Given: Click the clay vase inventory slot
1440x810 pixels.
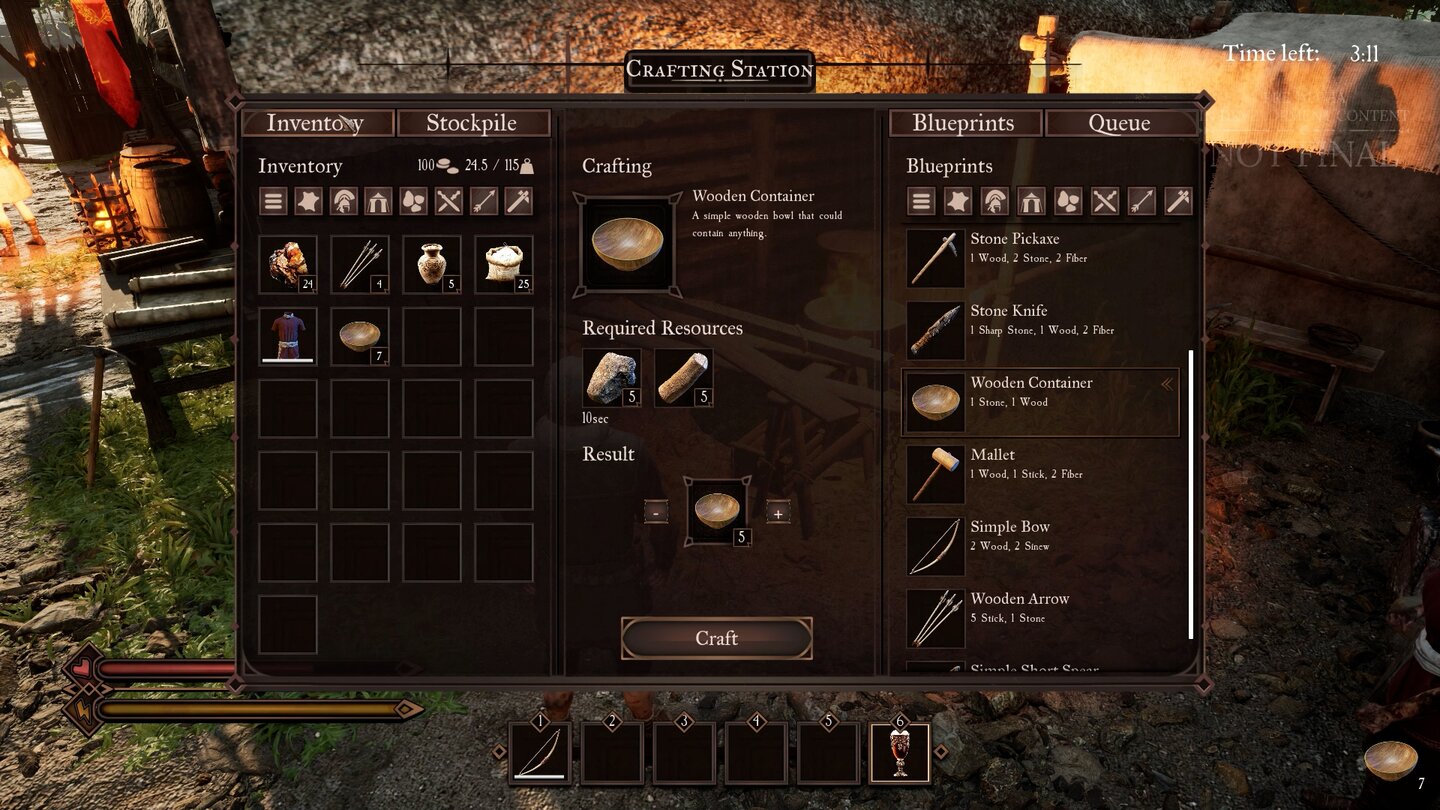Looking at the screenshot, I should 432,265.
